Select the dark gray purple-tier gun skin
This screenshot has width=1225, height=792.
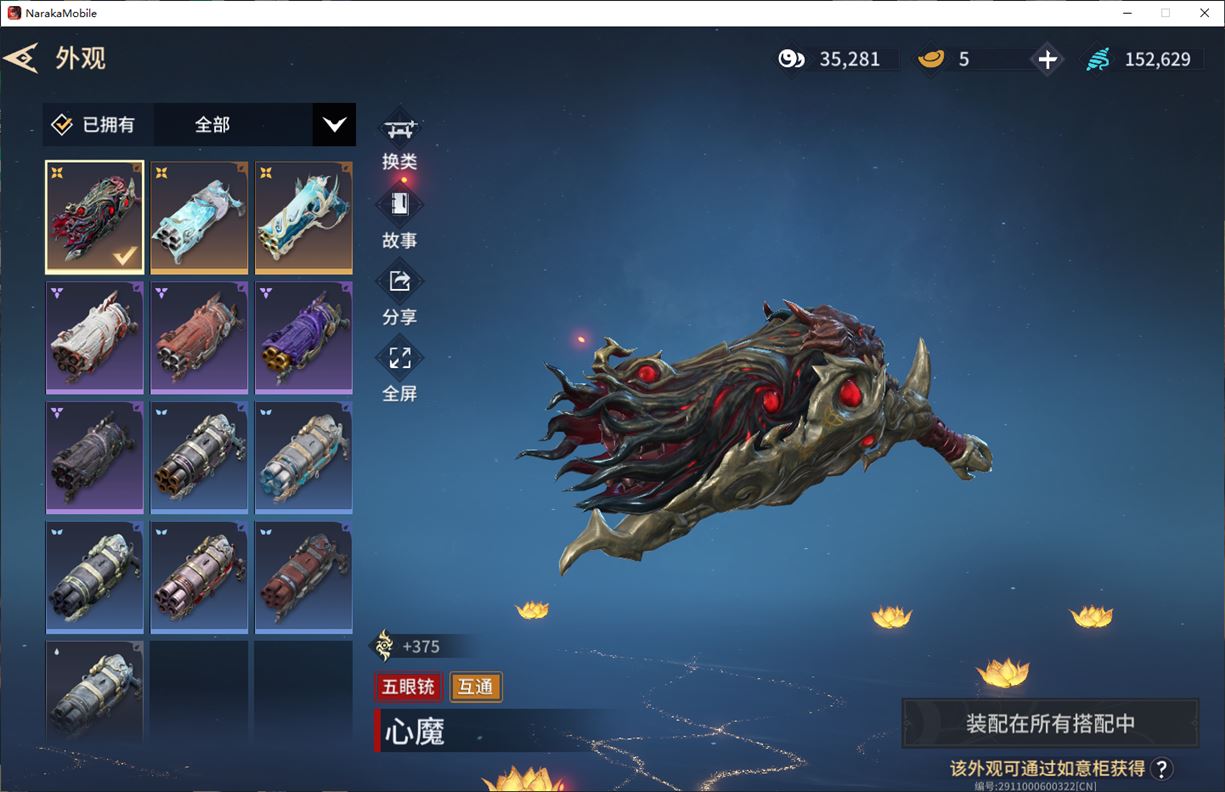point(95,457)
